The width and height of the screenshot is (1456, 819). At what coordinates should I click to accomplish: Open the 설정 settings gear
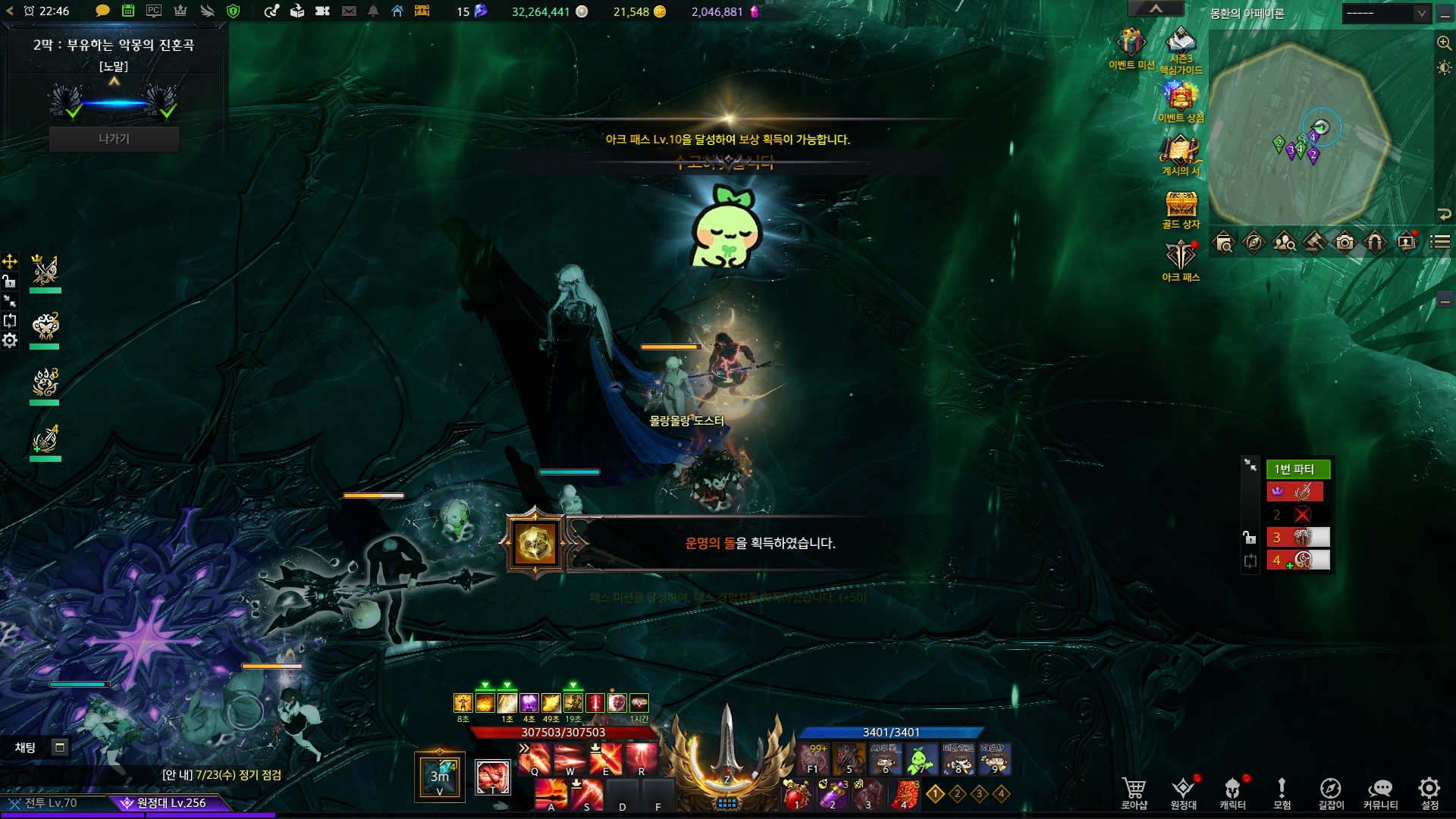click(x=1429, y=792)
